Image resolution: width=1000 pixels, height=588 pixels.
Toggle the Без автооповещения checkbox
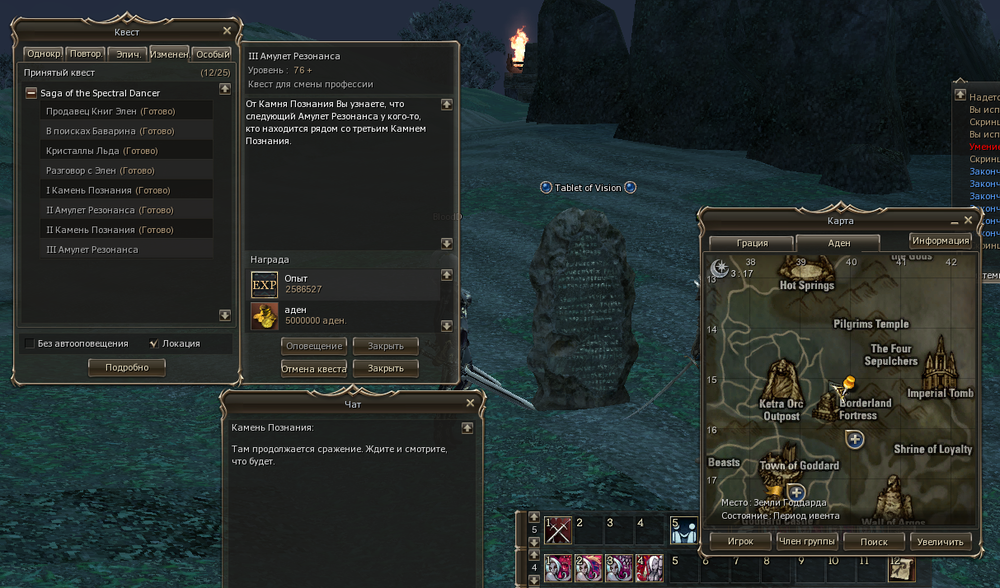click(x=30, y=344)
